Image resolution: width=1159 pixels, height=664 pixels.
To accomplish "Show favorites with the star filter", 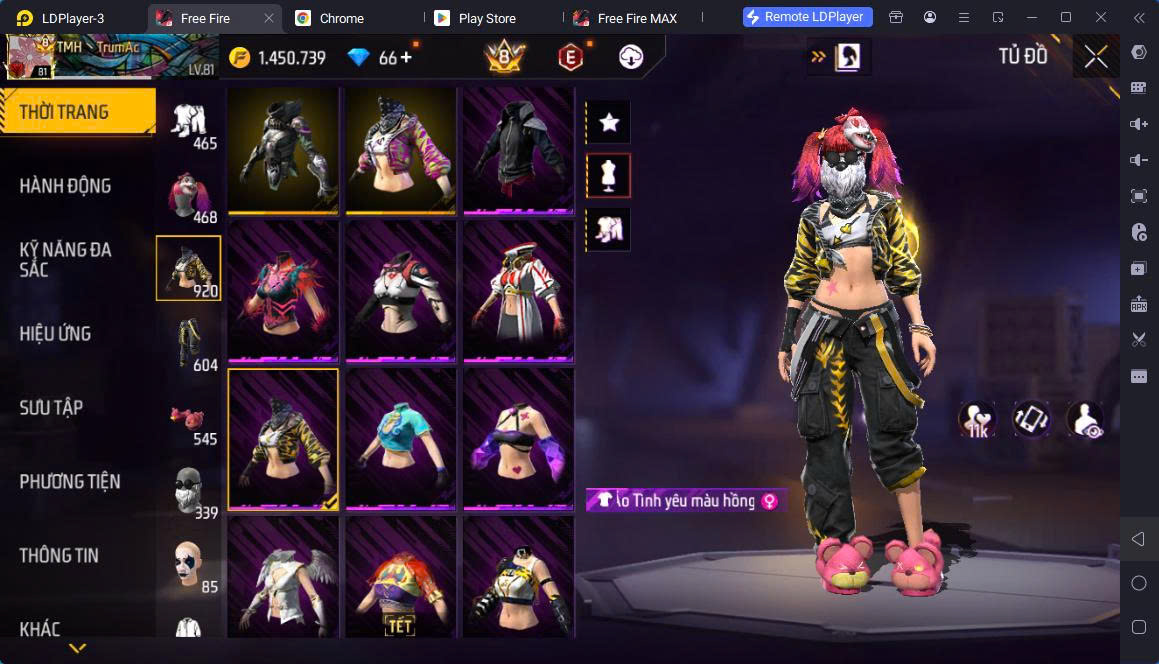I will (608, 123).
